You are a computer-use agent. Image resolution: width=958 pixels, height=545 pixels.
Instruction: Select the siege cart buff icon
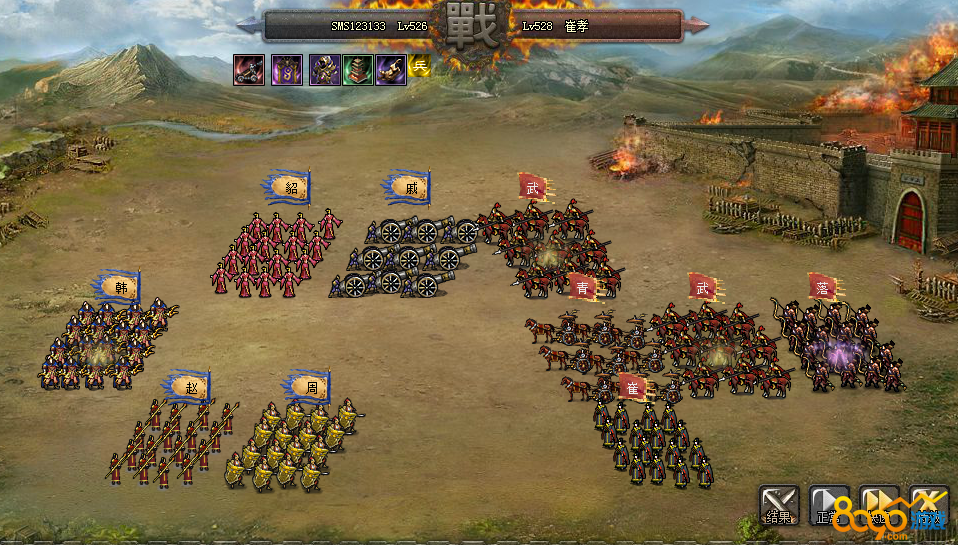point(249,69)
